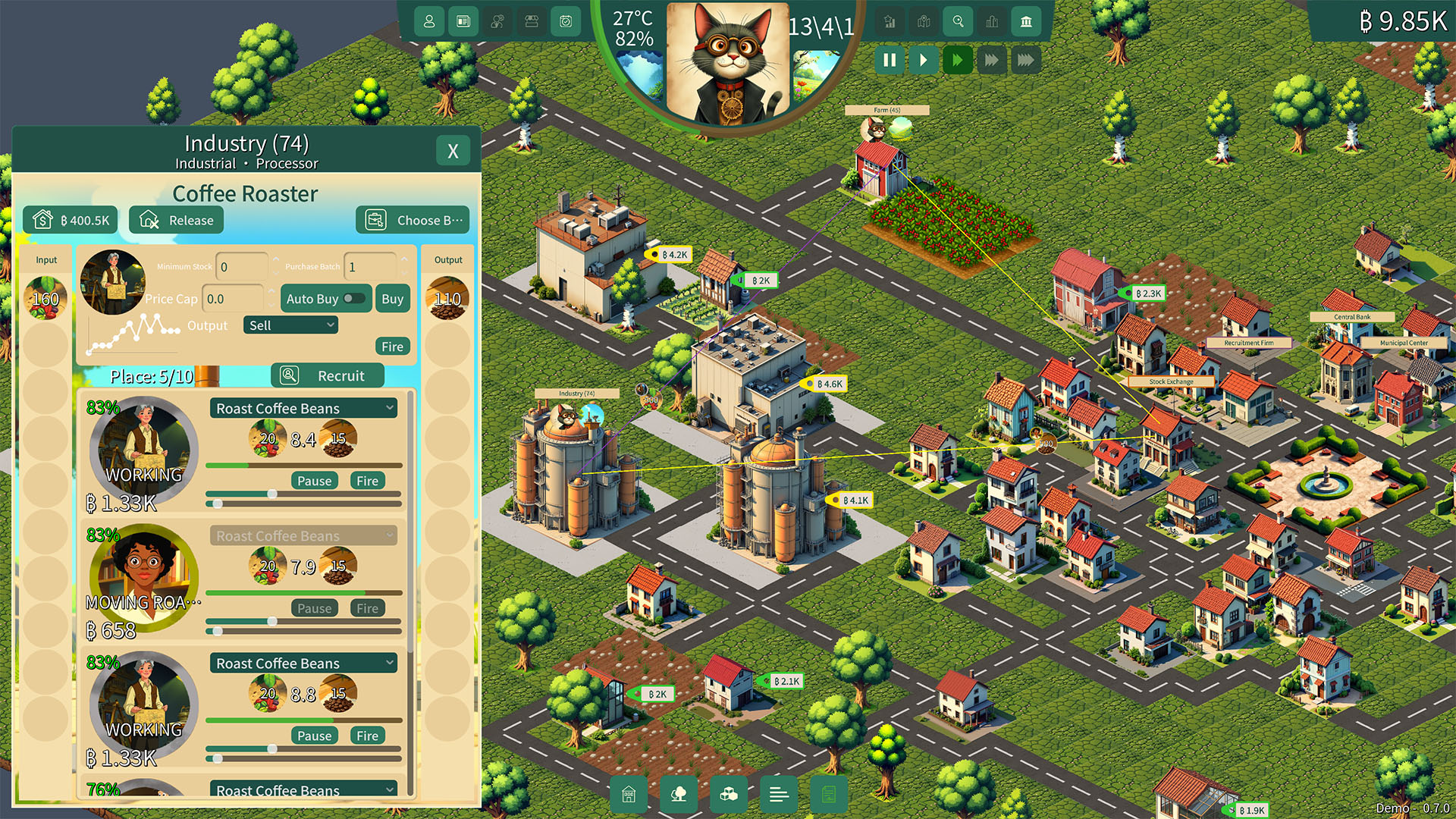The image size is (1456, 819).
Task: Open the calendar icon in the top toolbar
Action: (x=564, y=21)
